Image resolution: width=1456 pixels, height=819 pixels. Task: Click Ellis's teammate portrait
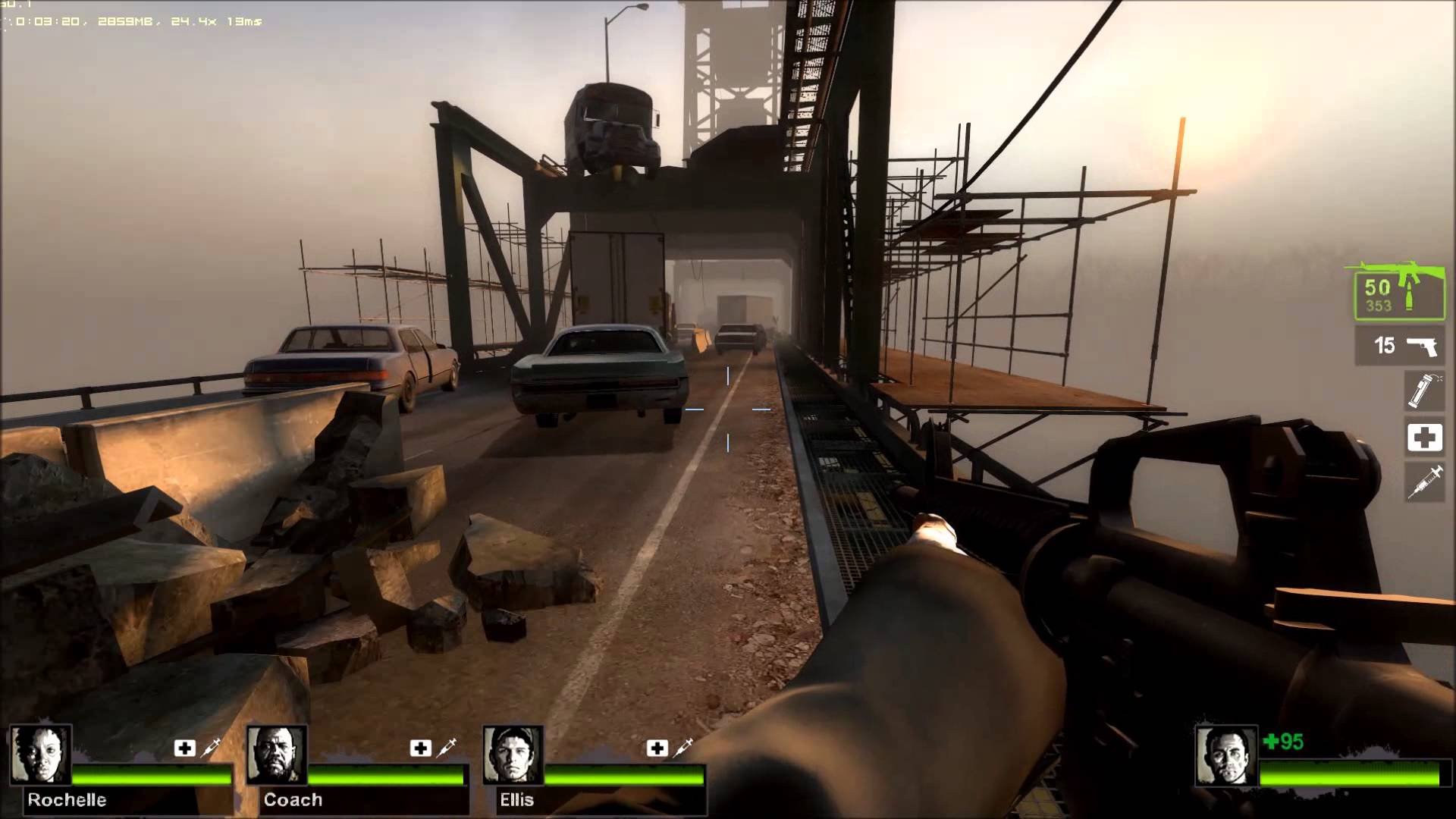(x=513, y=755)
